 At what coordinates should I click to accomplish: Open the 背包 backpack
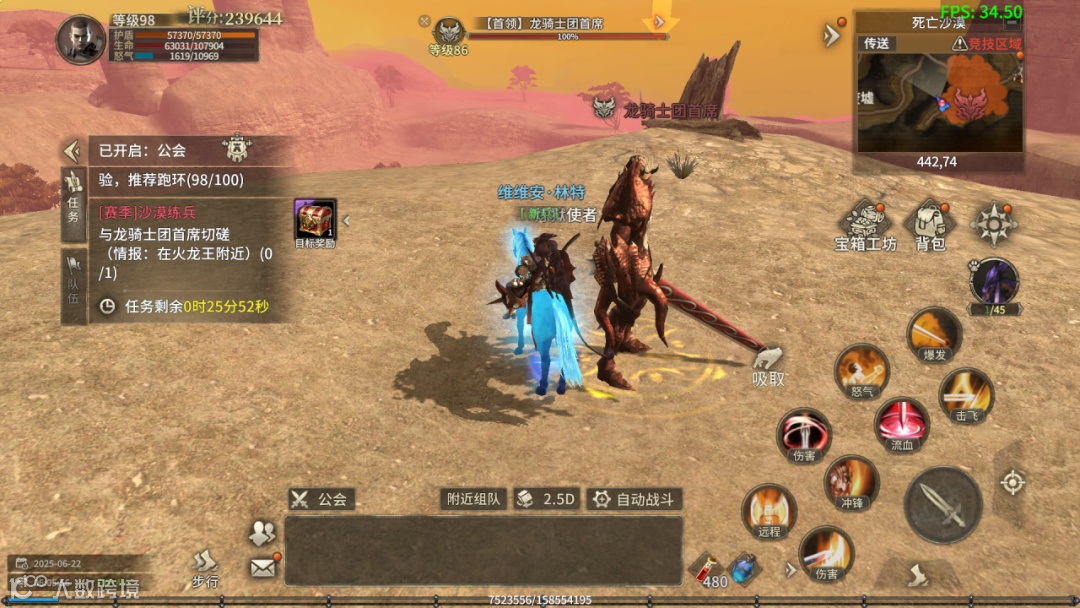930,225
